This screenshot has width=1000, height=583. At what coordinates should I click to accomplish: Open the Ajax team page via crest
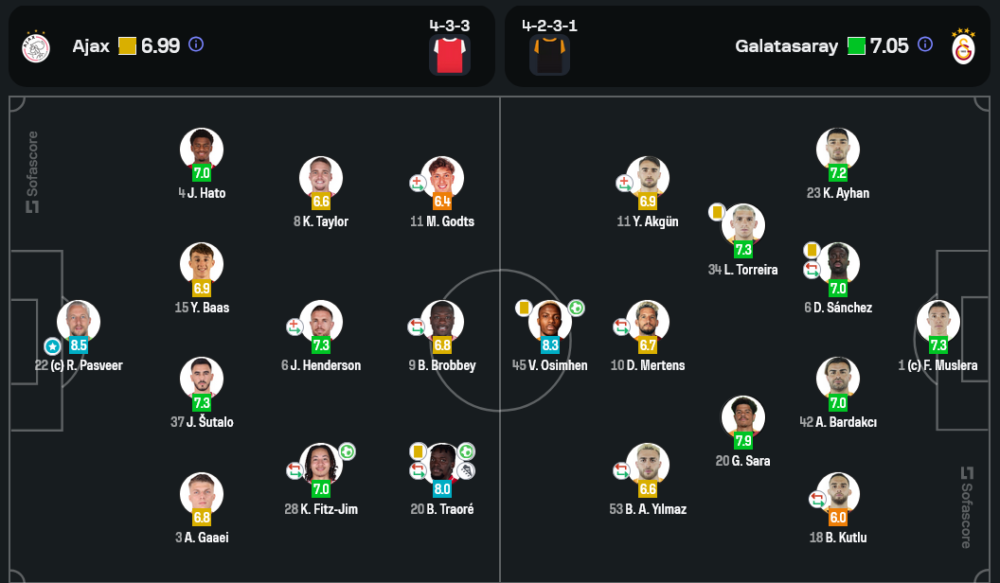(x=36, y=46)
